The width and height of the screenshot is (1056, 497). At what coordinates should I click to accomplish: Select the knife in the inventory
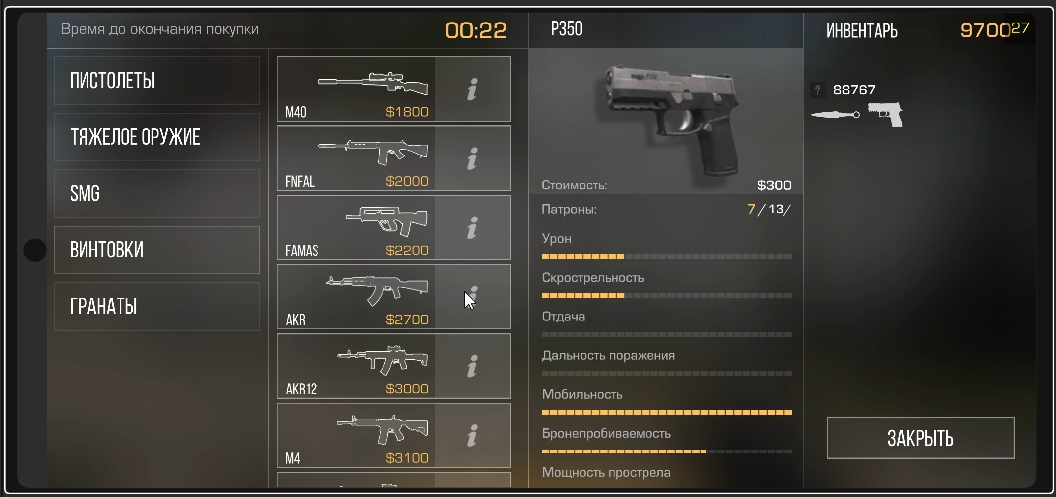[x=834, y=115]
